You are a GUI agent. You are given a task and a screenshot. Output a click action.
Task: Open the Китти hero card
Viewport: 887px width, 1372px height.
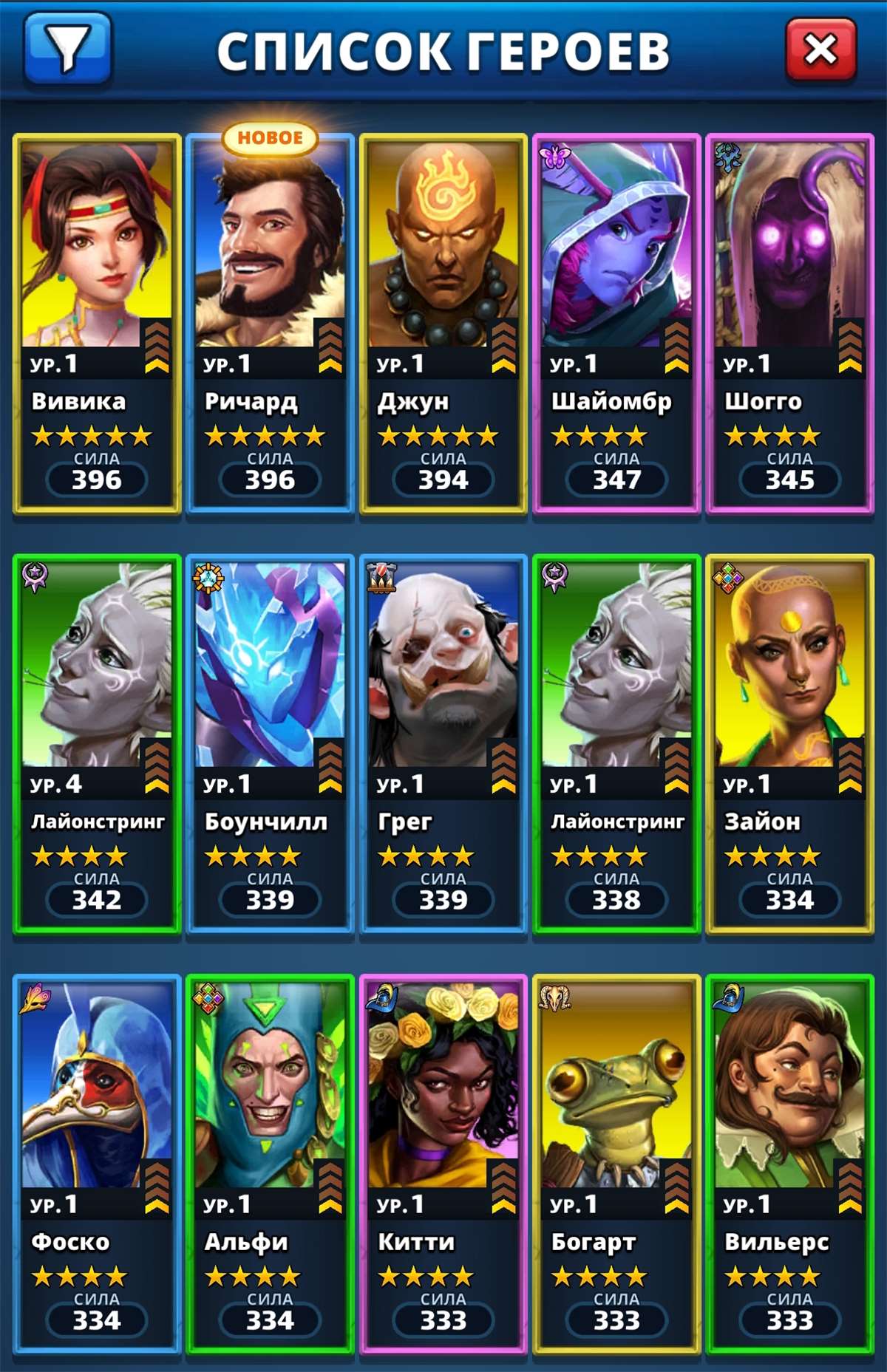pos(443,1164)
